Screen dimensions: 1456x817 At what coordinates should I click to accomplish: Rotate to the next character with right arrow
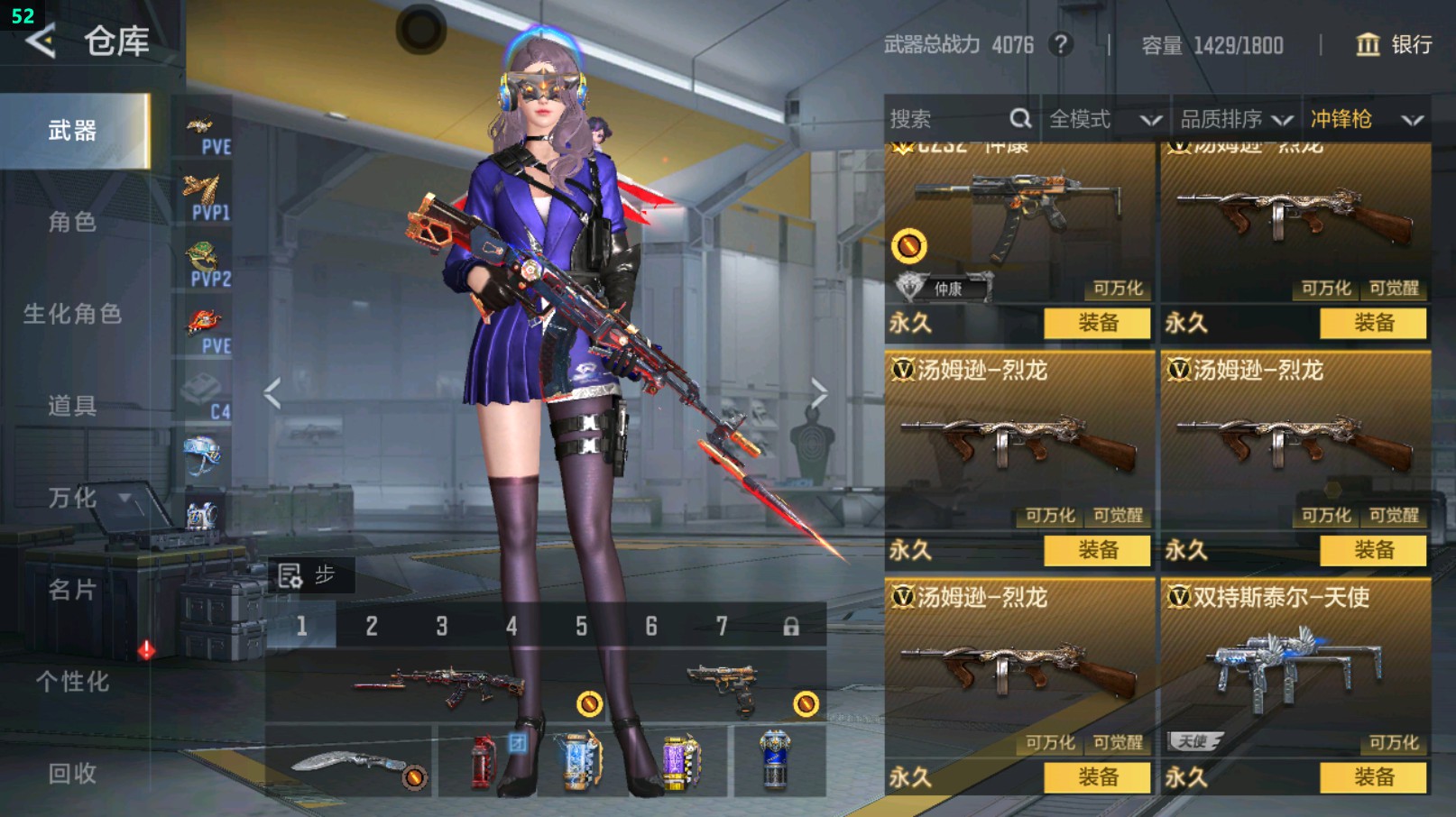818,393
